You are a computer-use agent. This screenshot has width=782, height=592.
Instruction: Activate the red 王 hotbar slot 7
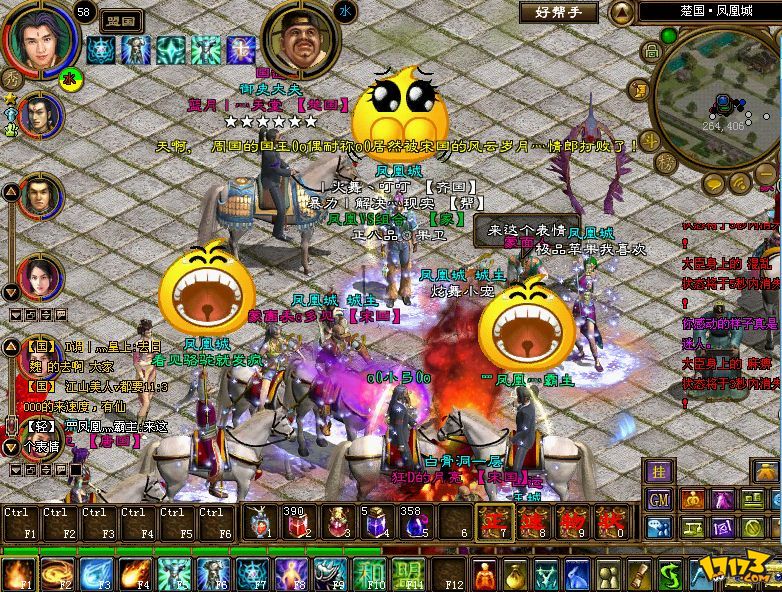coord(494,521)
